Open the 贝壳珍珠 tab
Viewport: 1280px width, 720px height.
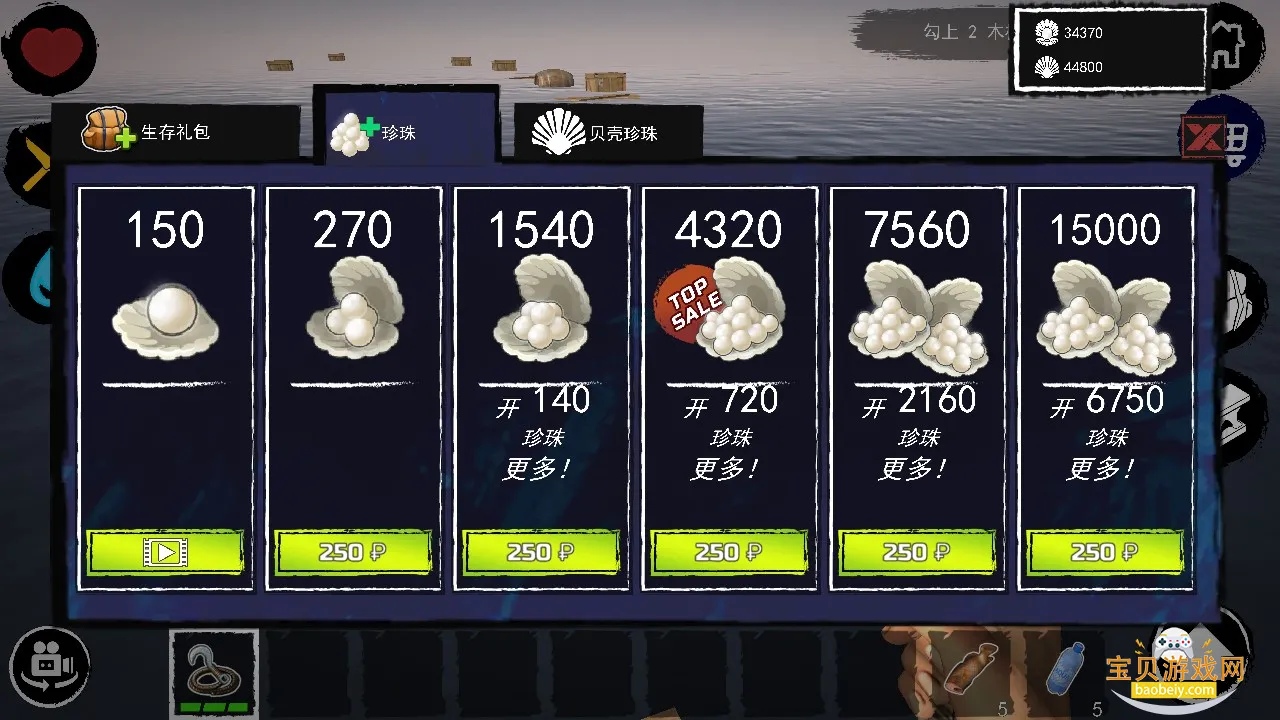pyautogui.click(x=608, y=133)
